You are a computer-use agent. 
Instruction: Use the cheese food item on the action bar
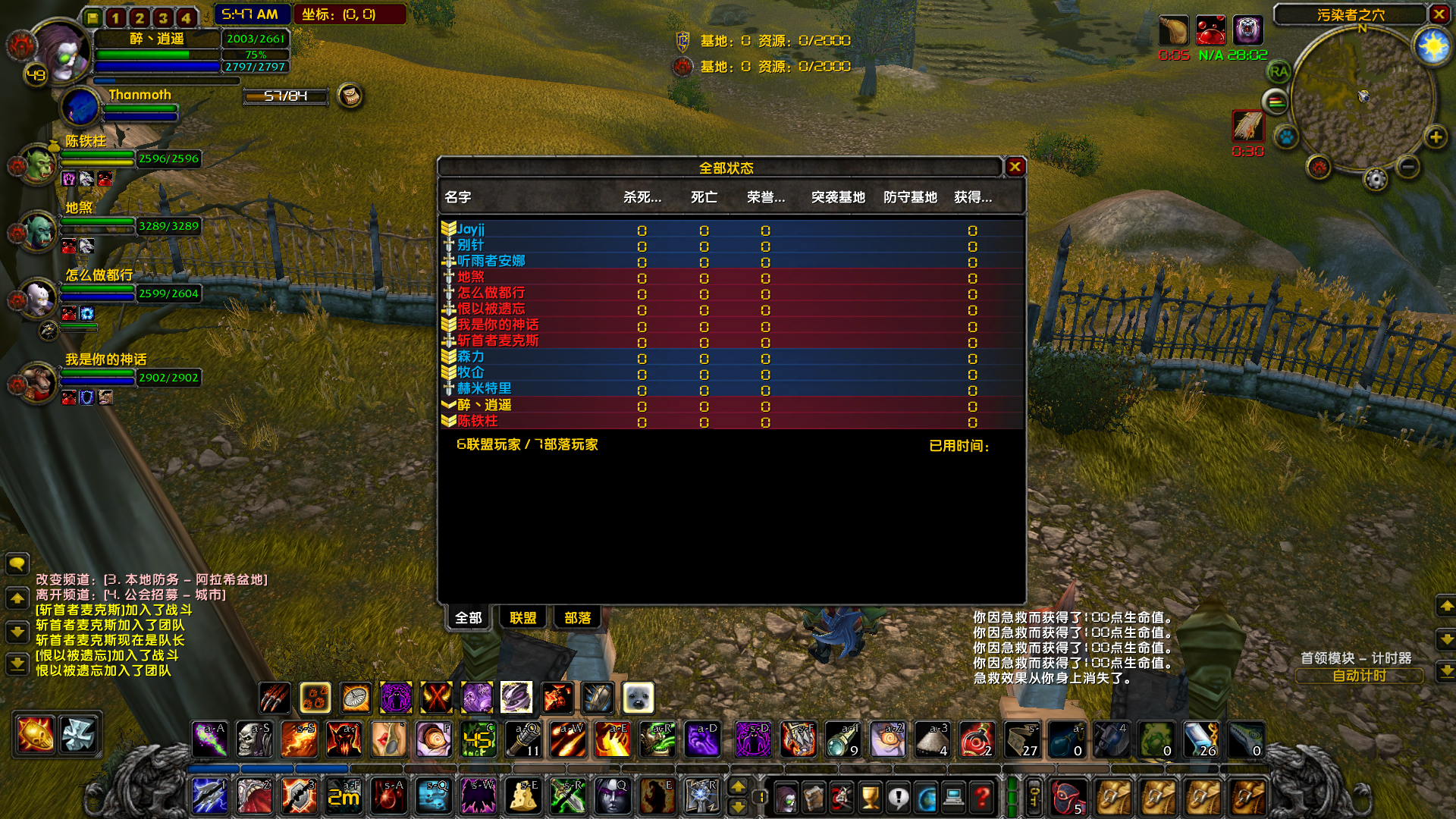point(522,796)
